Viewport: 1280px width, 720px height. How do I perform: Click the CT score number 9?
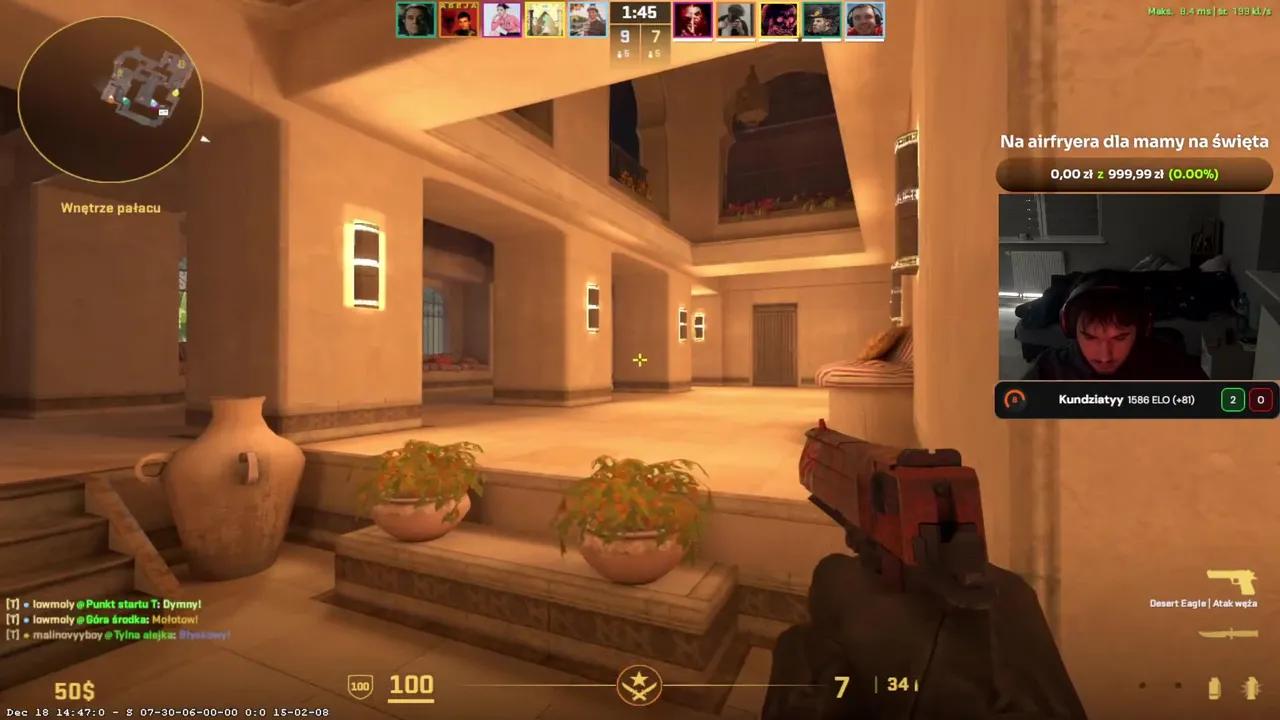[x=624, y=36]
